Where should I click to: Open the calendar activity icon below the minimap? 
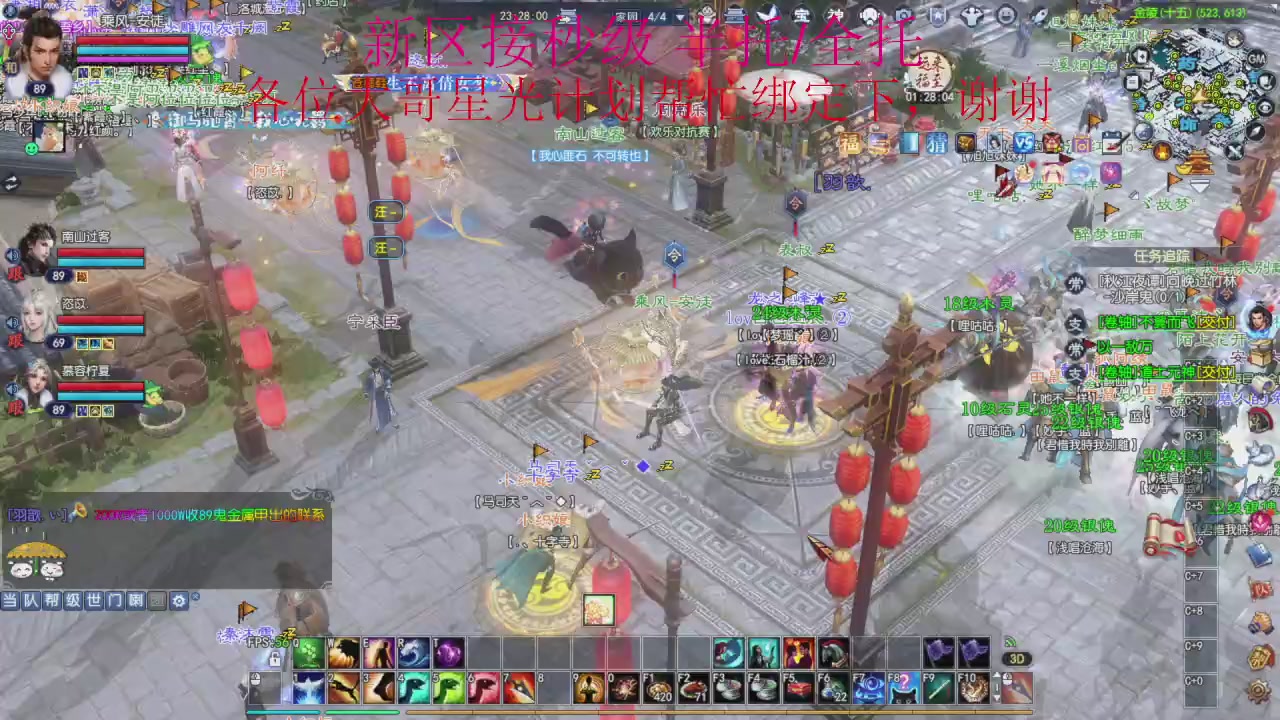click(x=1111, y=141)
